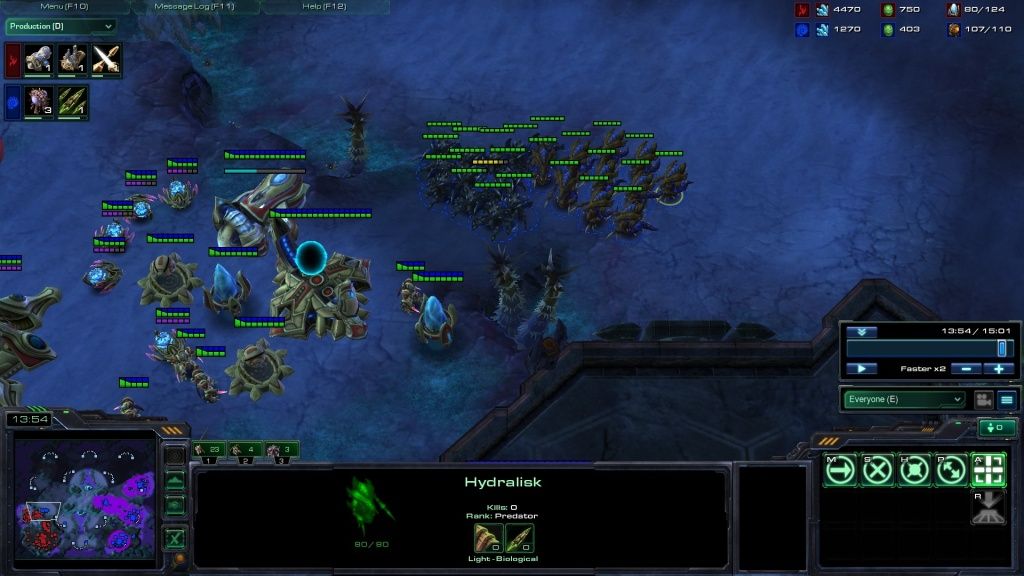1024x576 pixels.
Task: Activate the Attack command
Action: 988,470
